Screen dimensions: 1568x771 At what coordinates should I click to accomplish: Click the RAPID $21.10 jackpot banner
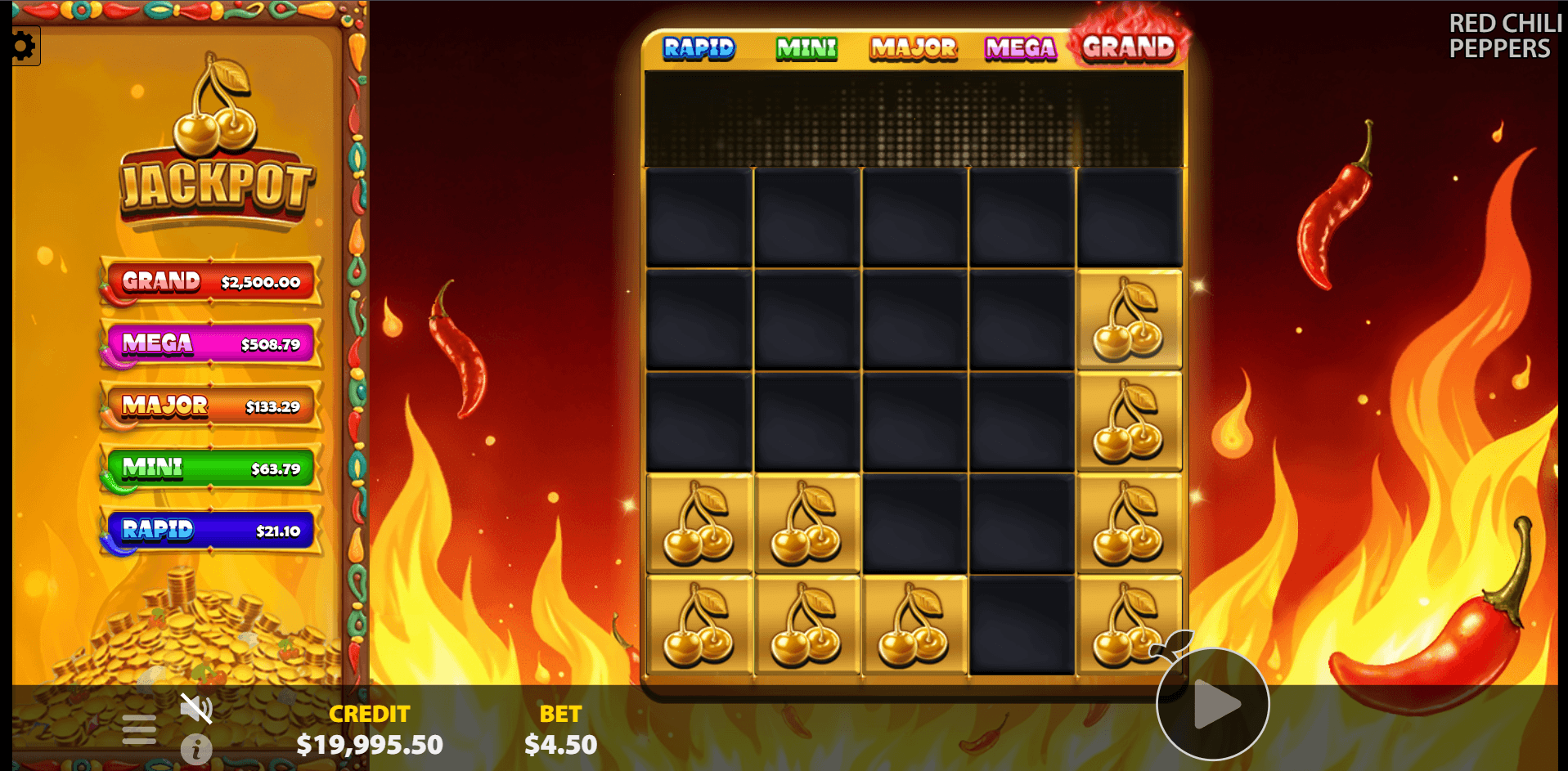click(209, 531)
